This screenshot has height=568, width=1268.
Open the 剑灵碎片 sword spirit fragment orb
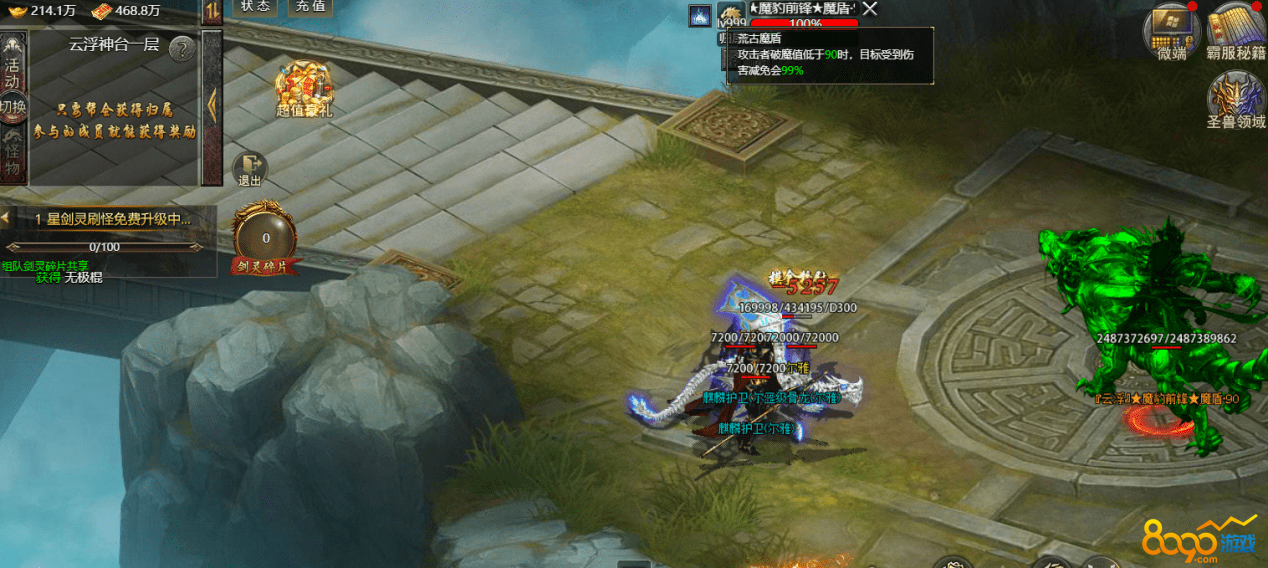coord(265,238)
